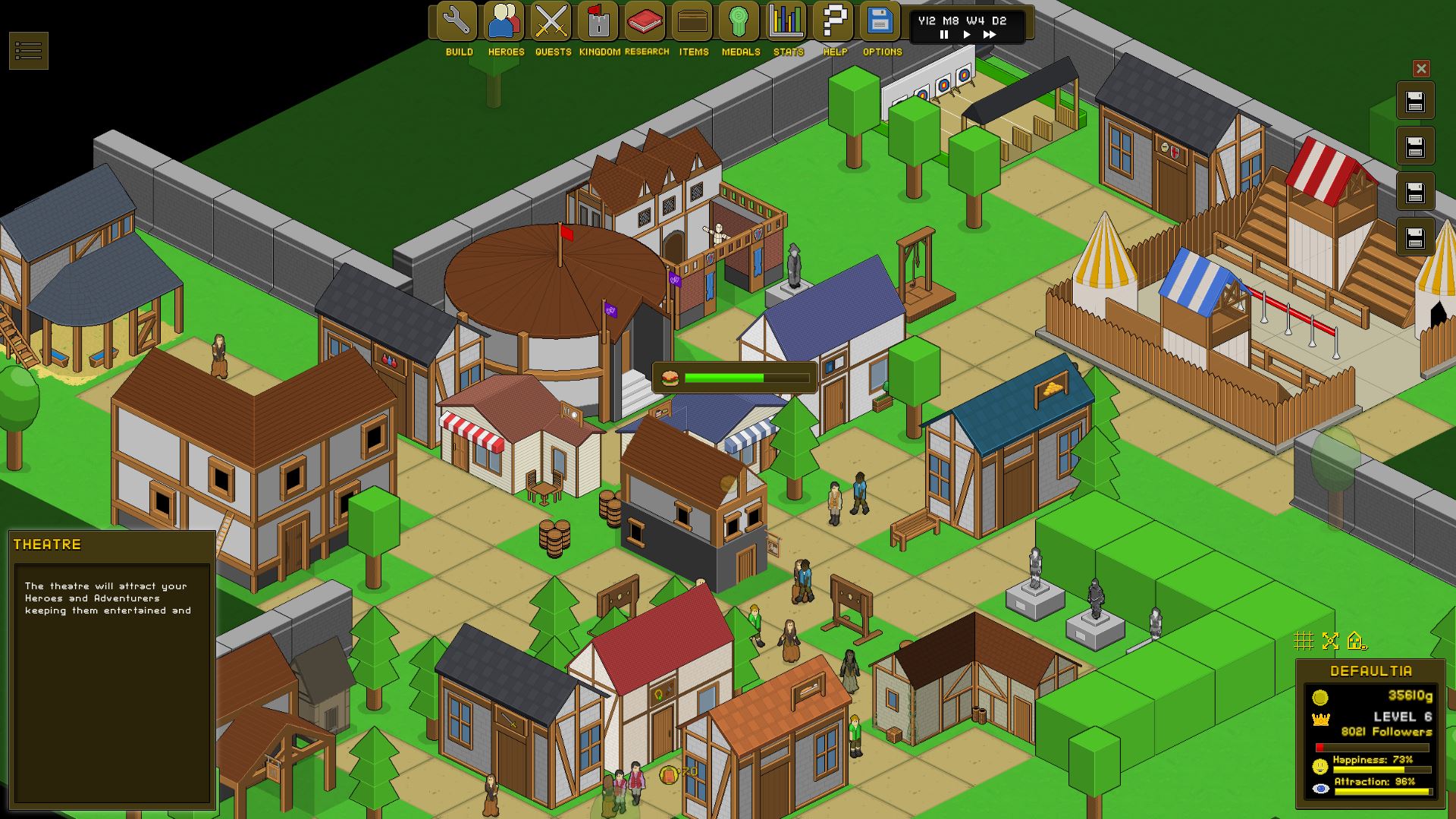Pause the game time
The image size is (1456, 819).
coord(944,35)
